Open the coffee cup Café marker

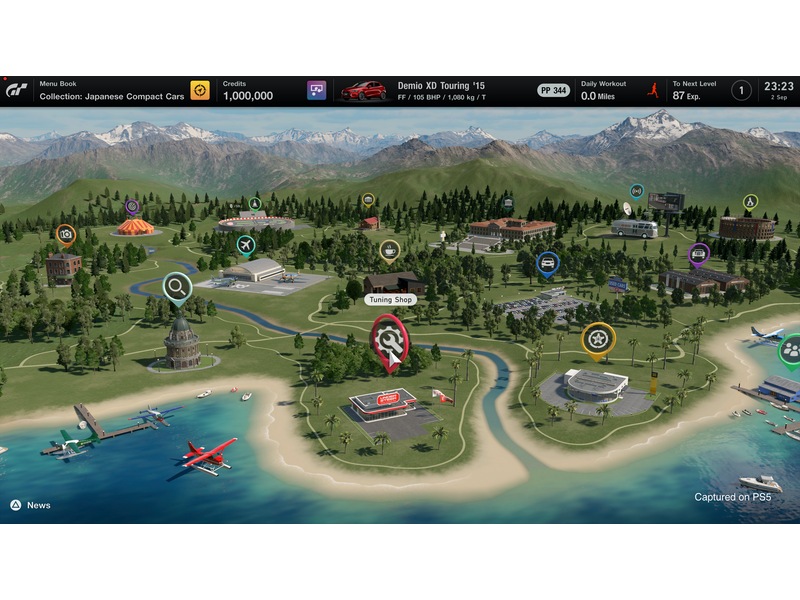click(x=390, y=249)
